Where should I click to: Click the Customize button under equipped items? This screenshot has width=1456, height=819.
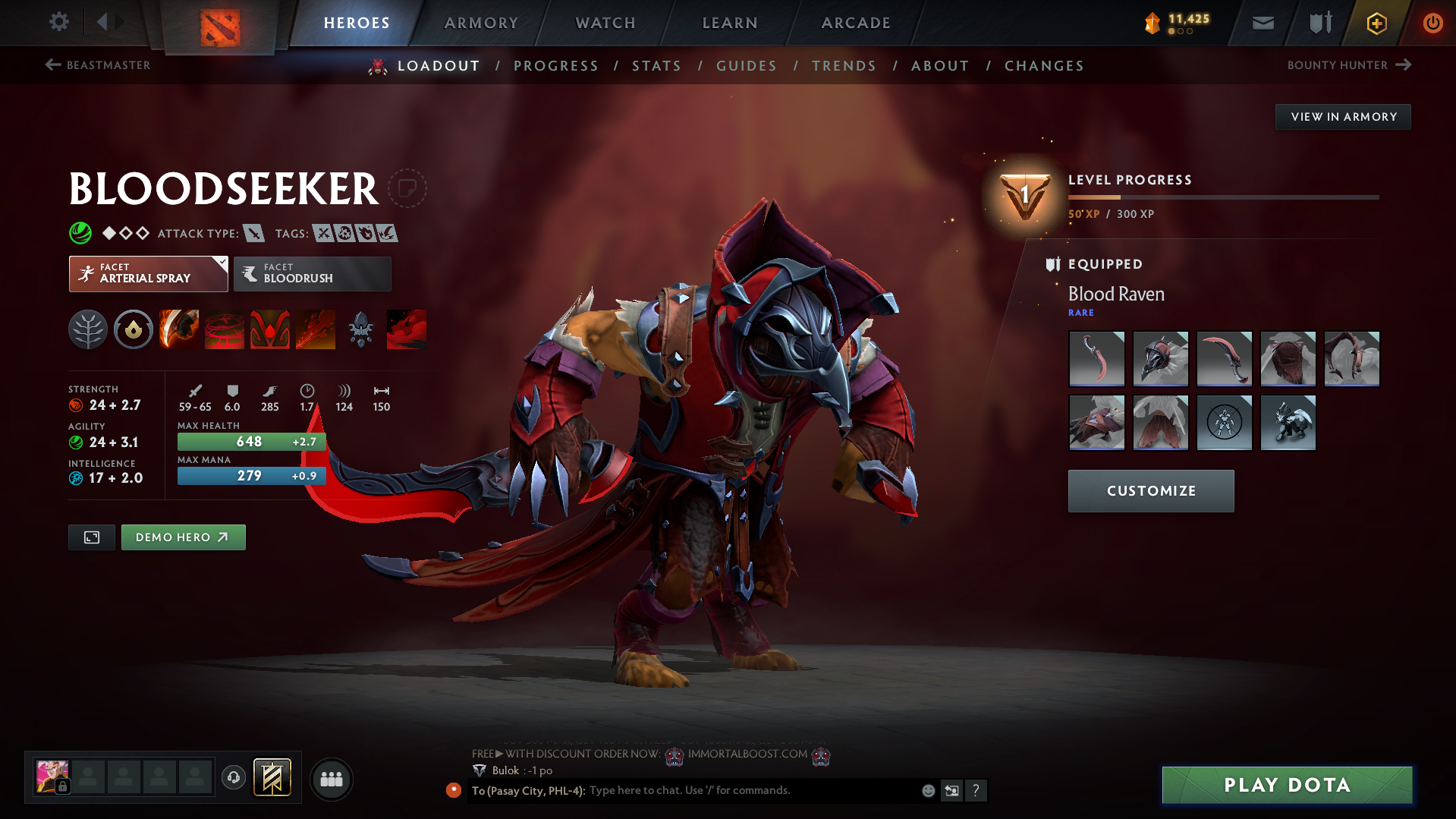(1150, 490)
